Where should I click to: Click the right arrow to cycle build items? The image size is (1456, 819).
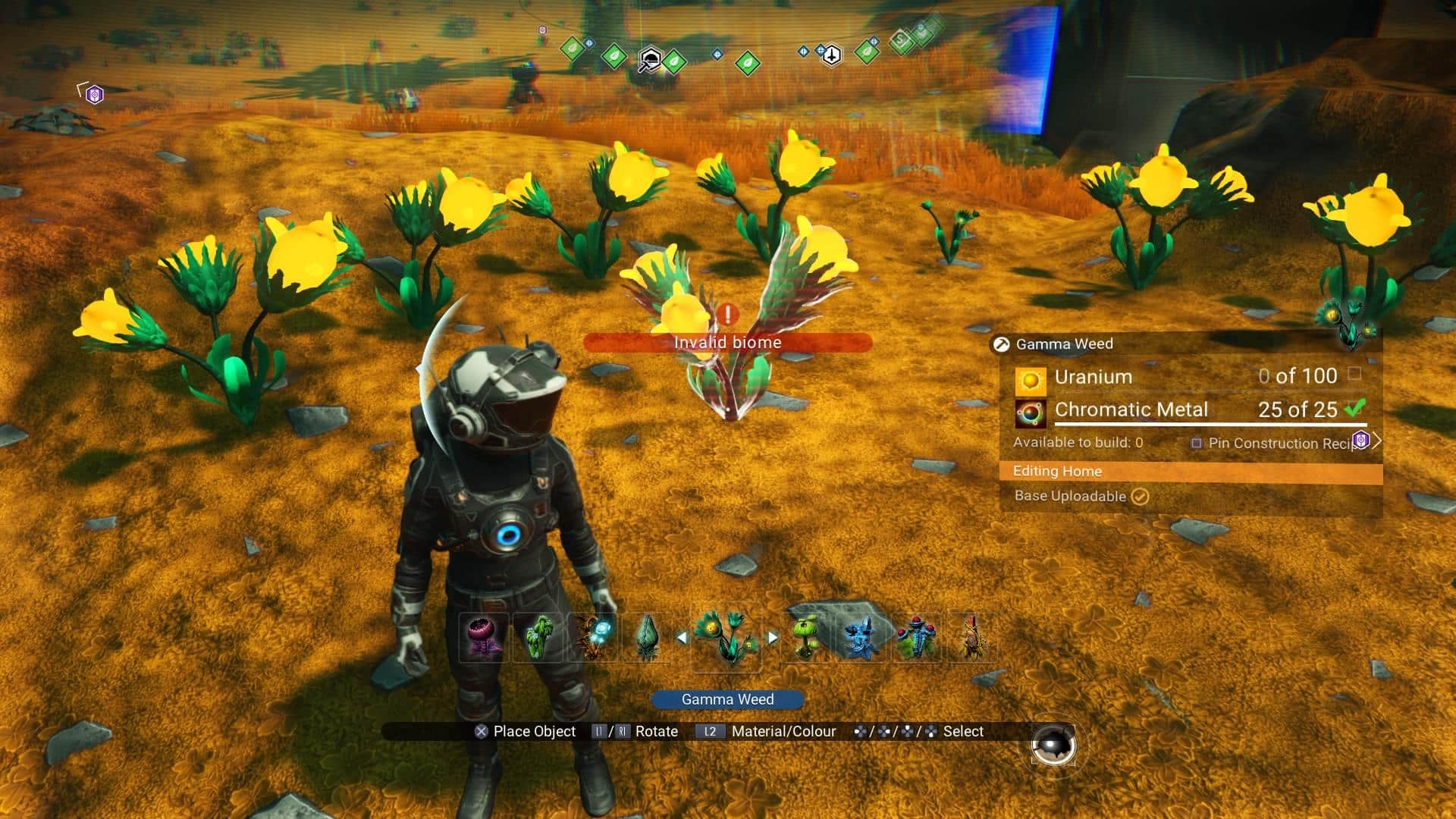click(x=773, y=638)
